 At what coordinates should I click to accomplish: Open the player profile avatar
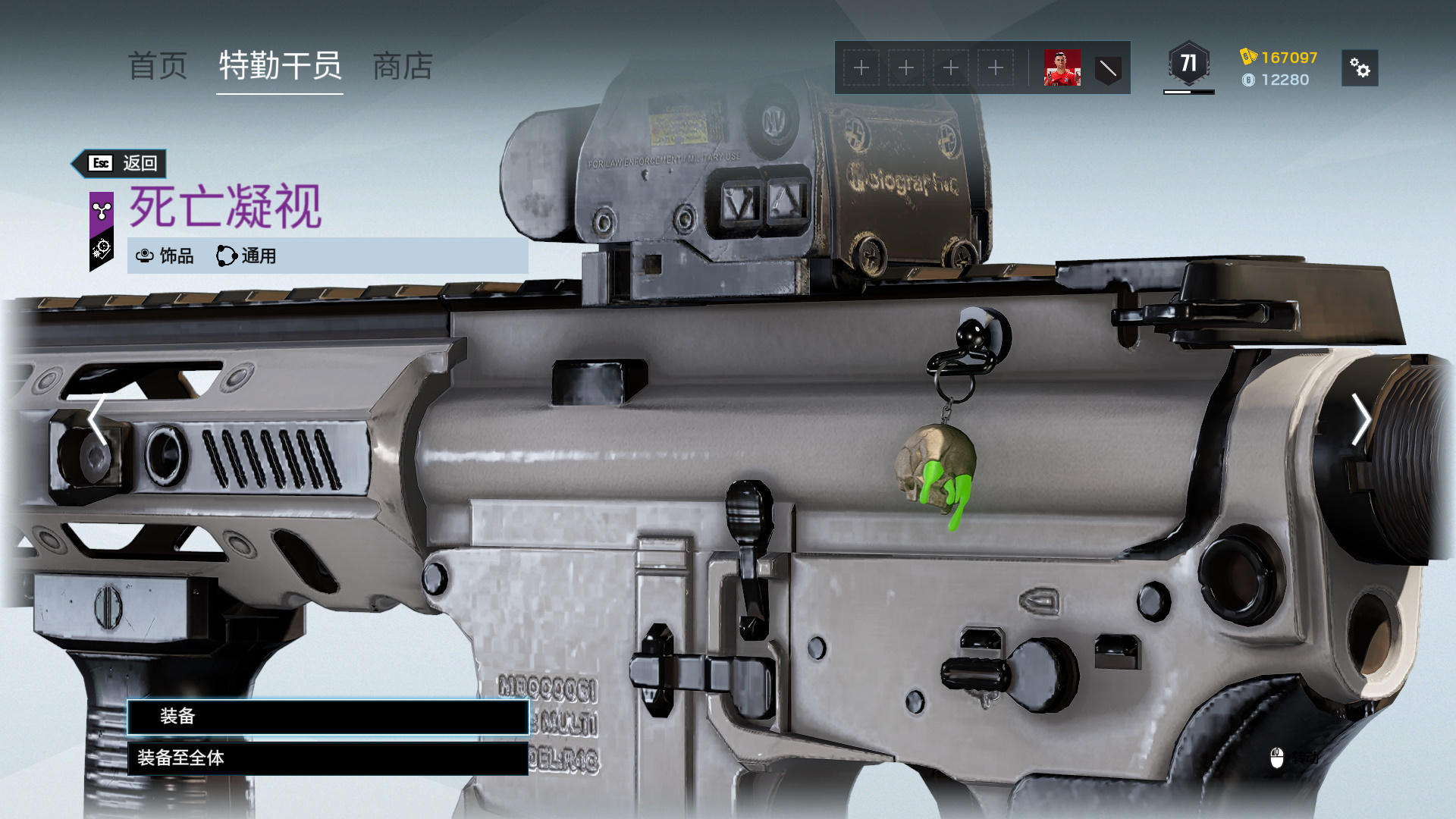coord(1062,68)
